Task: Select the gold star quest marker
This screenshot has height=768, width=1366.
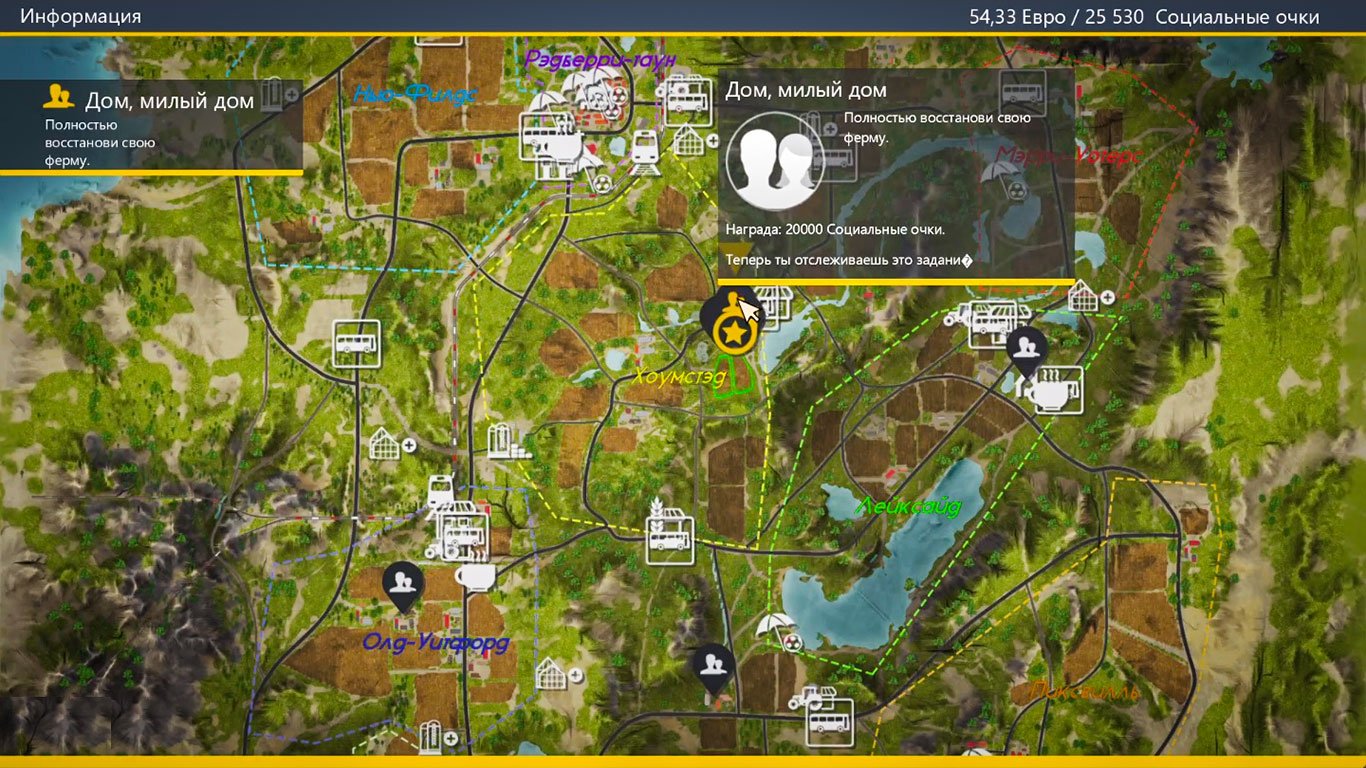Action: pos(735,332)
